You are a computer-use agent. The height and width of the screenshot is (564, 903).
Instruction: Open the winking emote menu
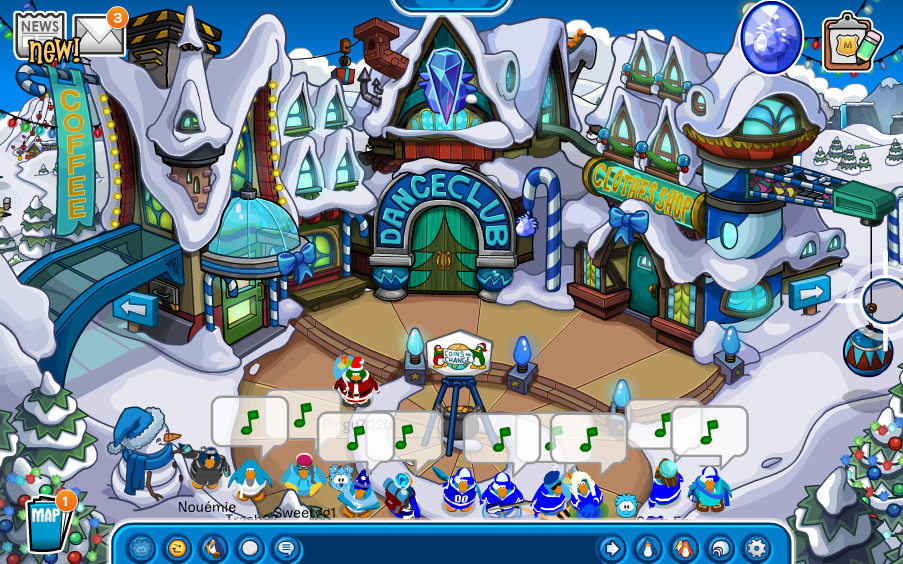pos(177,548)
